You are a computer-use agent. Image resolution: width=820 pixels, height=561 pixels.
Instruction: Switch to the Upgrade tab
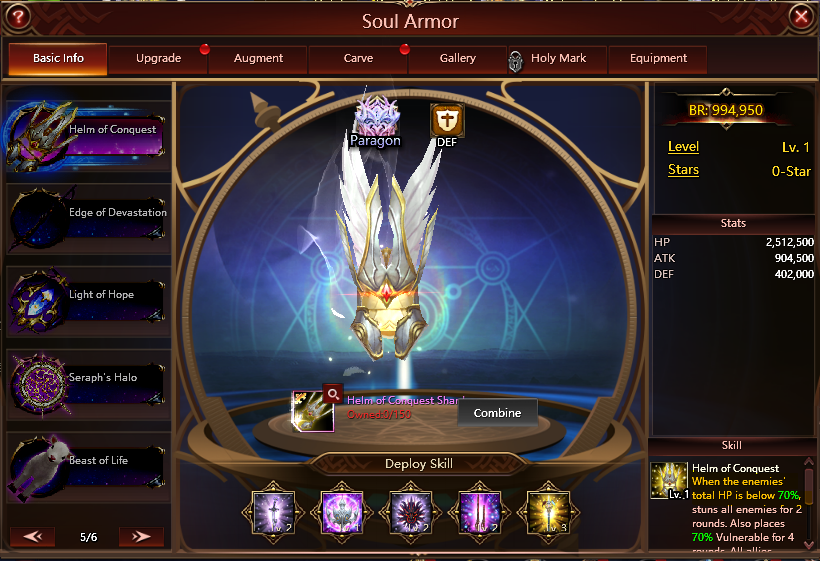[158, 59]
